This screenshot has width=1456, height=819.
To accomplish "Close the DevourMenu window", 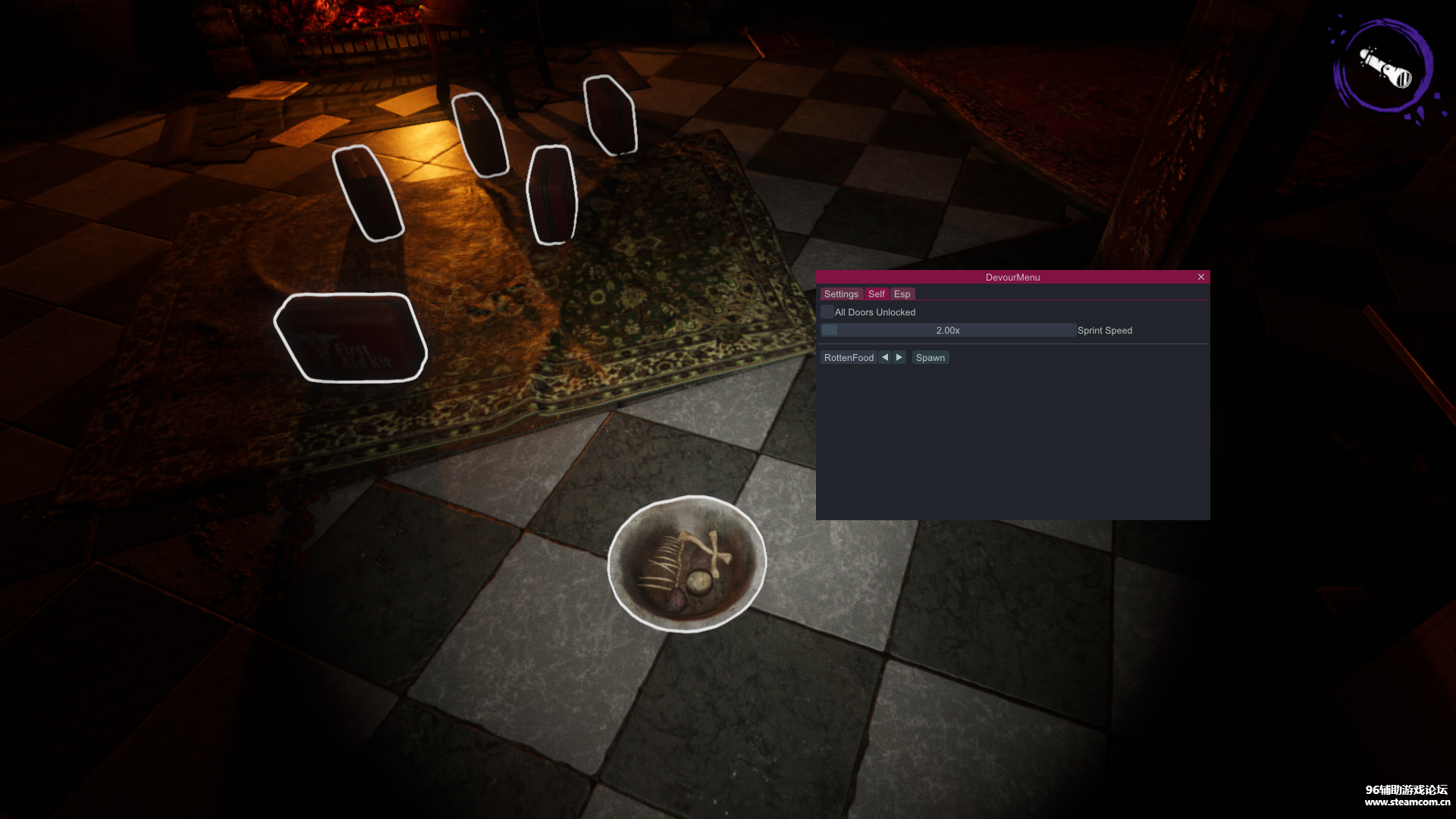I will click(1201, 278).
